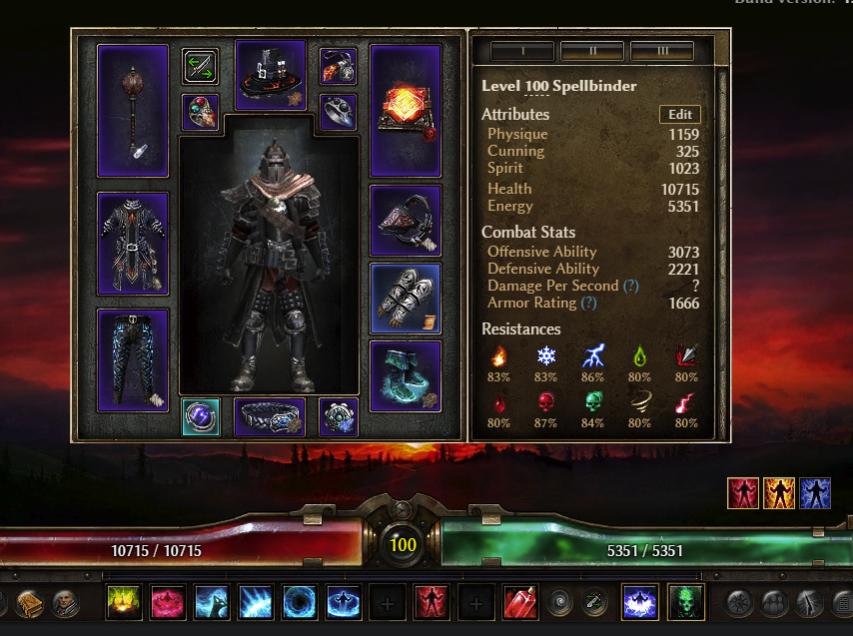Inspect the silver gauntlets slot
This screenshot has width=853, height=636.
click(405, 298)
